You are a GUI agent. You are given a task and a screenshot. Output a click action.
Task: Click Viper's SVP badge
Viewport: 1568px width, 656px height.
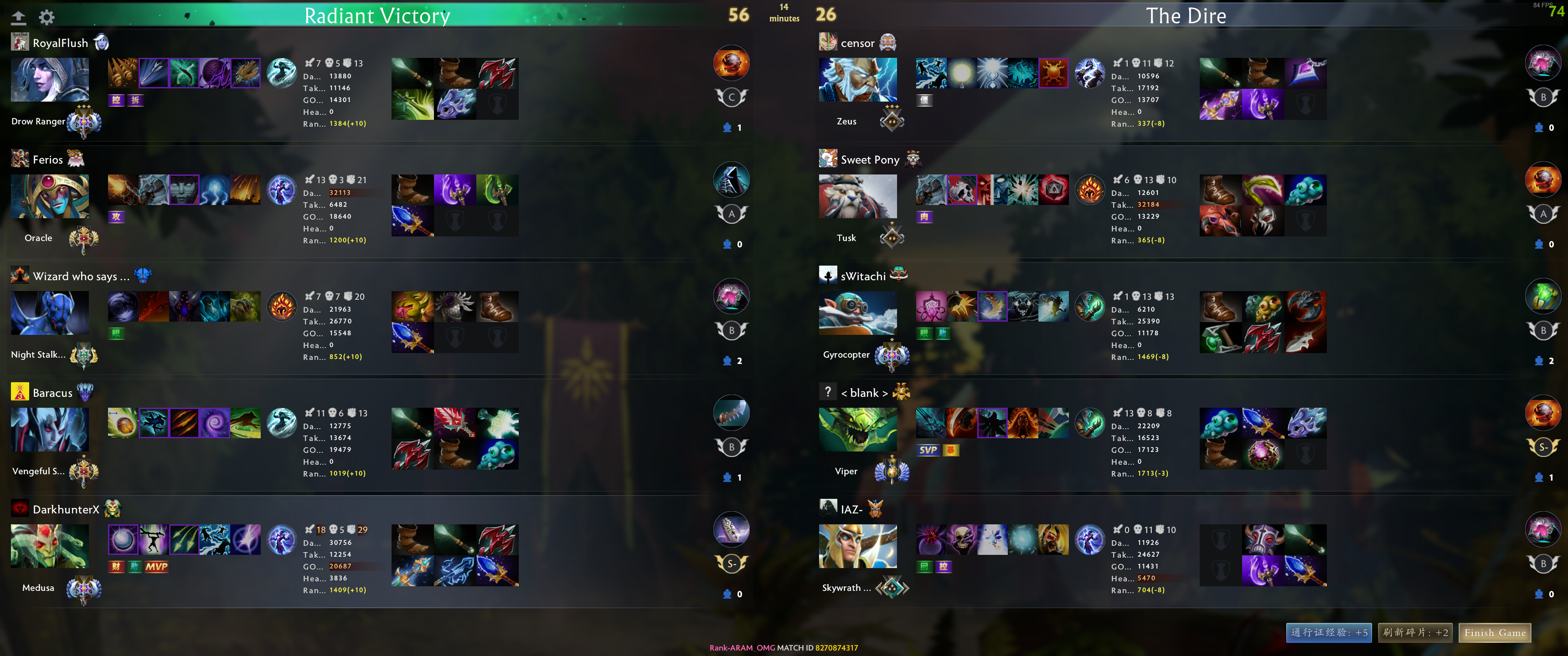click(x=928, y=450)
